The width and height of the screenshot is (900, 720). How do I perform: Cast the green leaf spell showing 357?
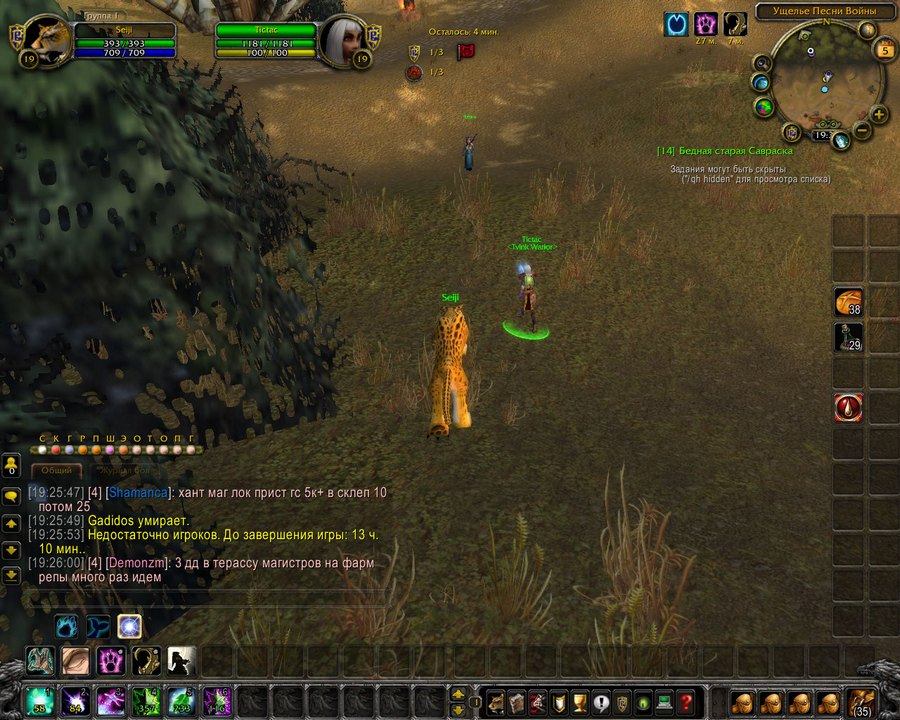147,701
